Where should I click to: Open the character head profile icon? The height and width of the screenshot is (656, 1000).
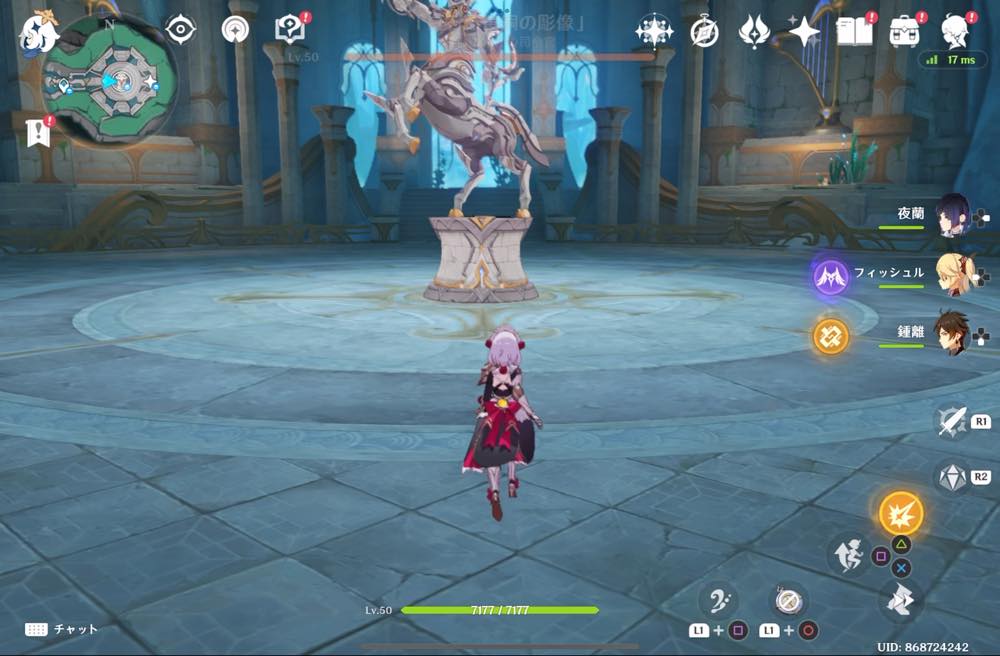957,32
